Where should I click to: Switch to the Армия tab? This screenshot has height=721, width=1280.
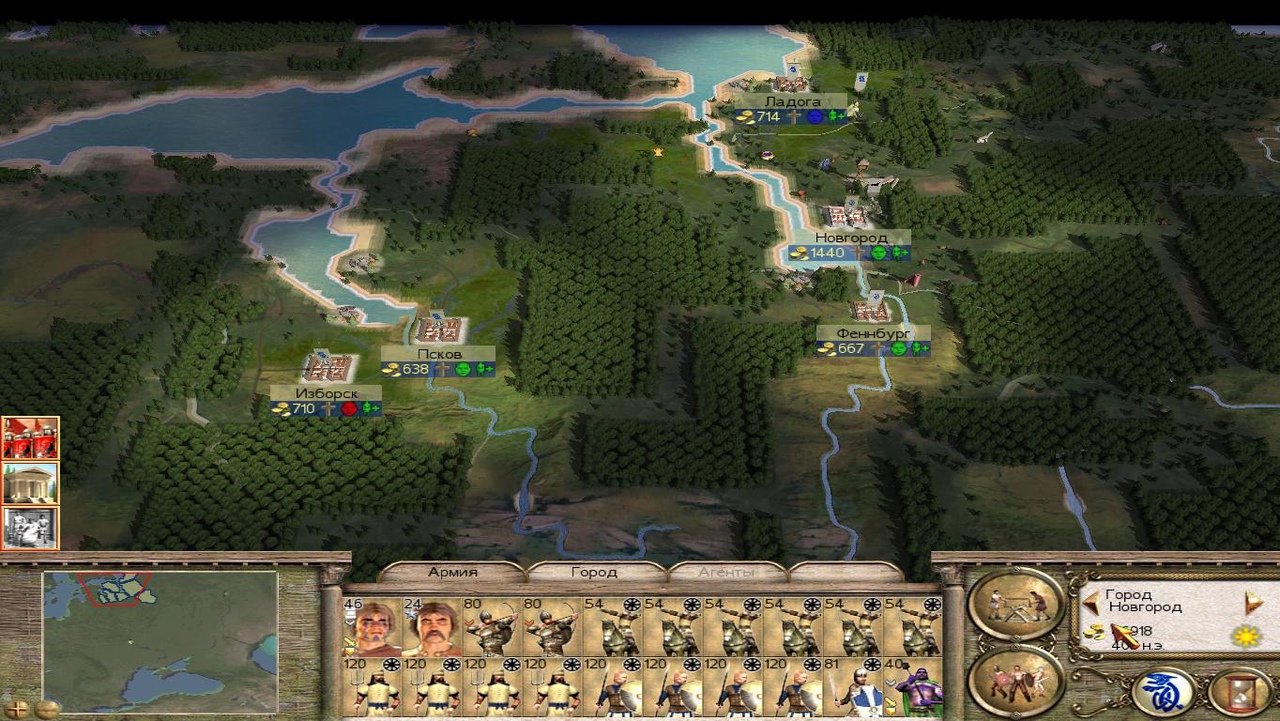453,572
